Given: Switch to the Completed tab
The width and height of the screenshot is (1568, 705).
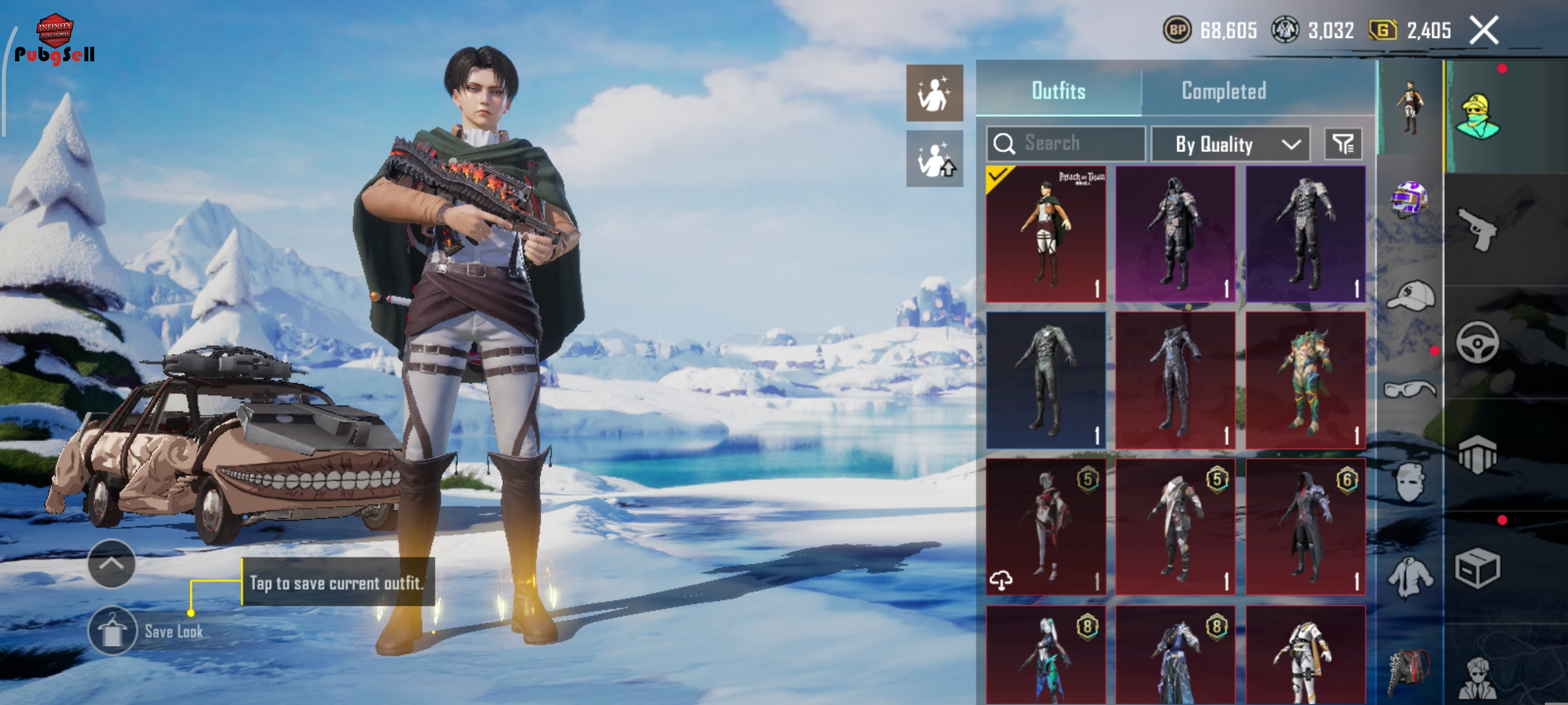Looking at the screenshot, I should coord(1223,91).
